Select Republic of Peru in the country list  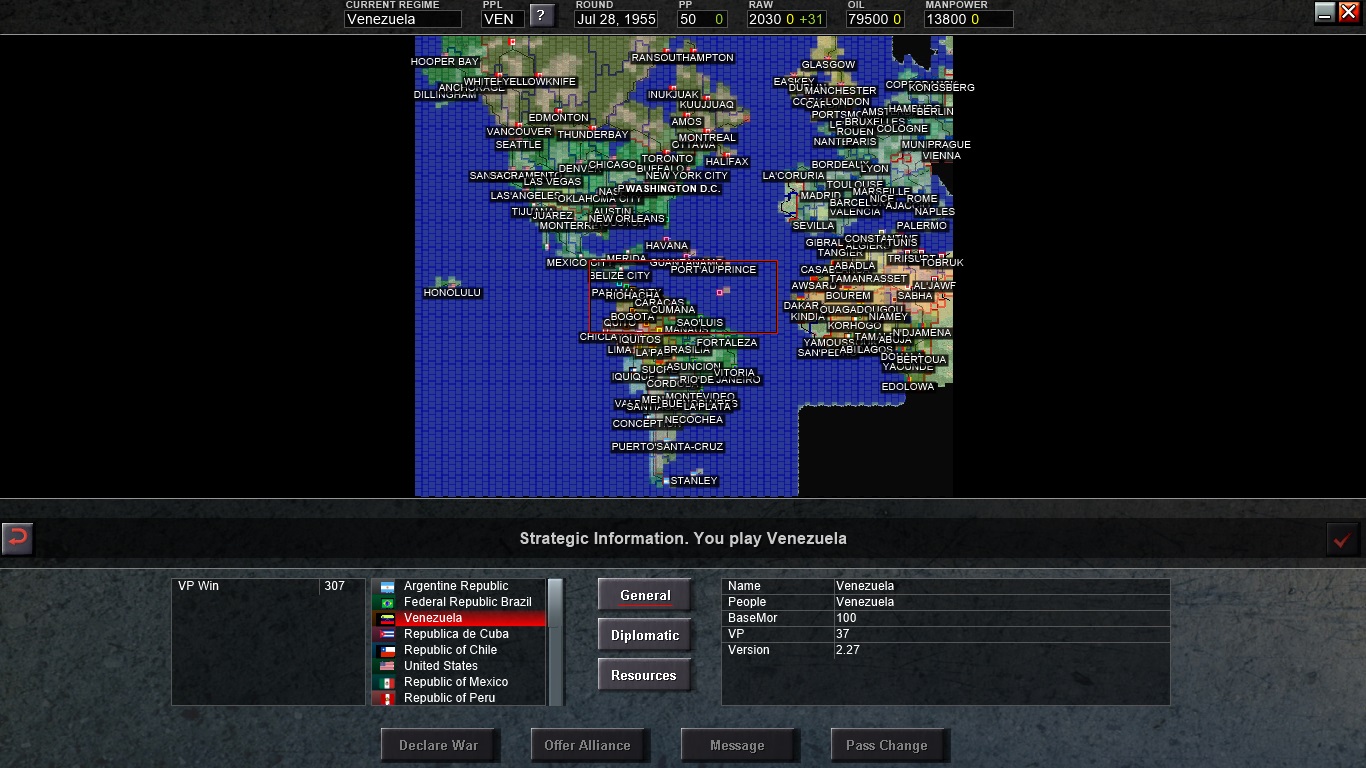450,697
